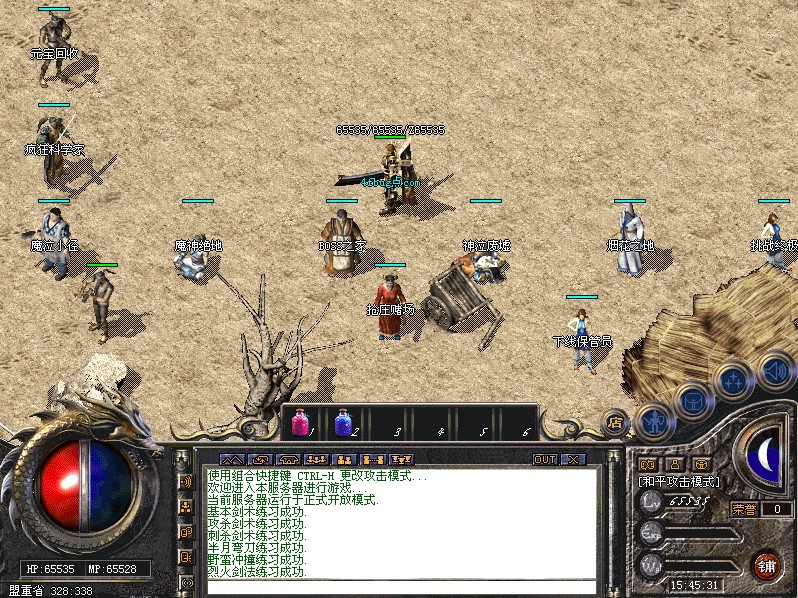Click the 荣誉 honor label

[744, 508]
